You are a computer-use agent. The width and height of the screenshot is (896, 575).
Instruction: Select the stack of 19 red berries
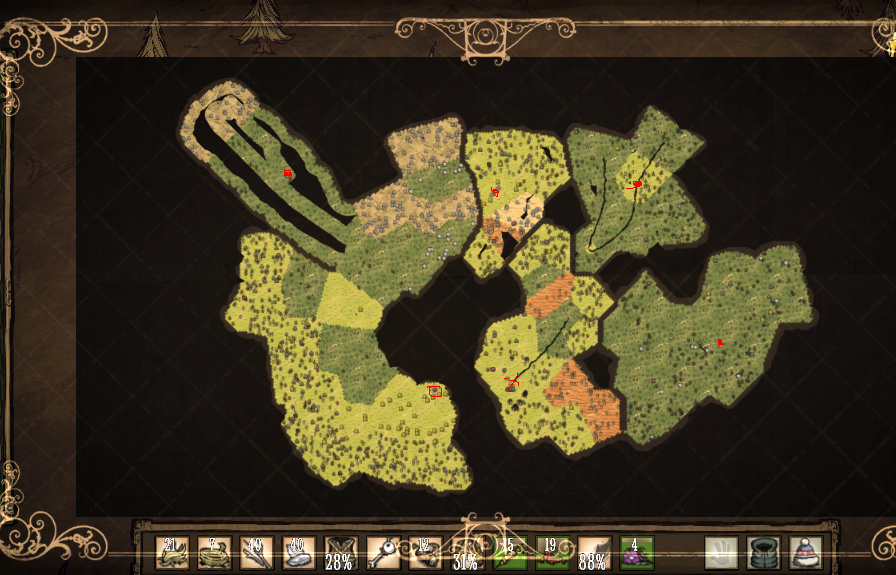pyautogui.click(x=551, y=553)
